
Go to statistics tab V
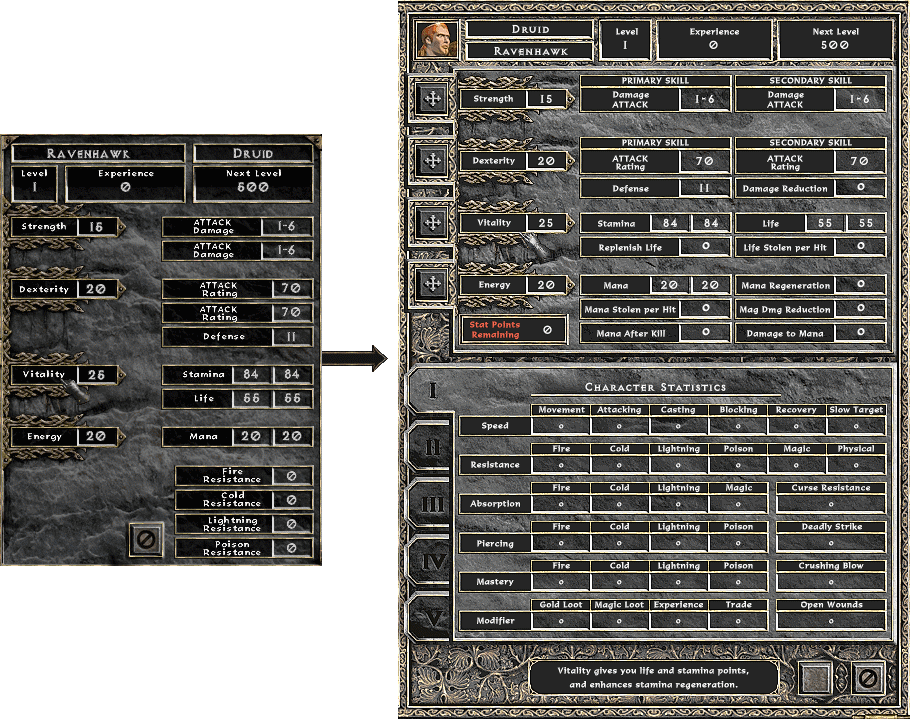(x=432, y=620)
